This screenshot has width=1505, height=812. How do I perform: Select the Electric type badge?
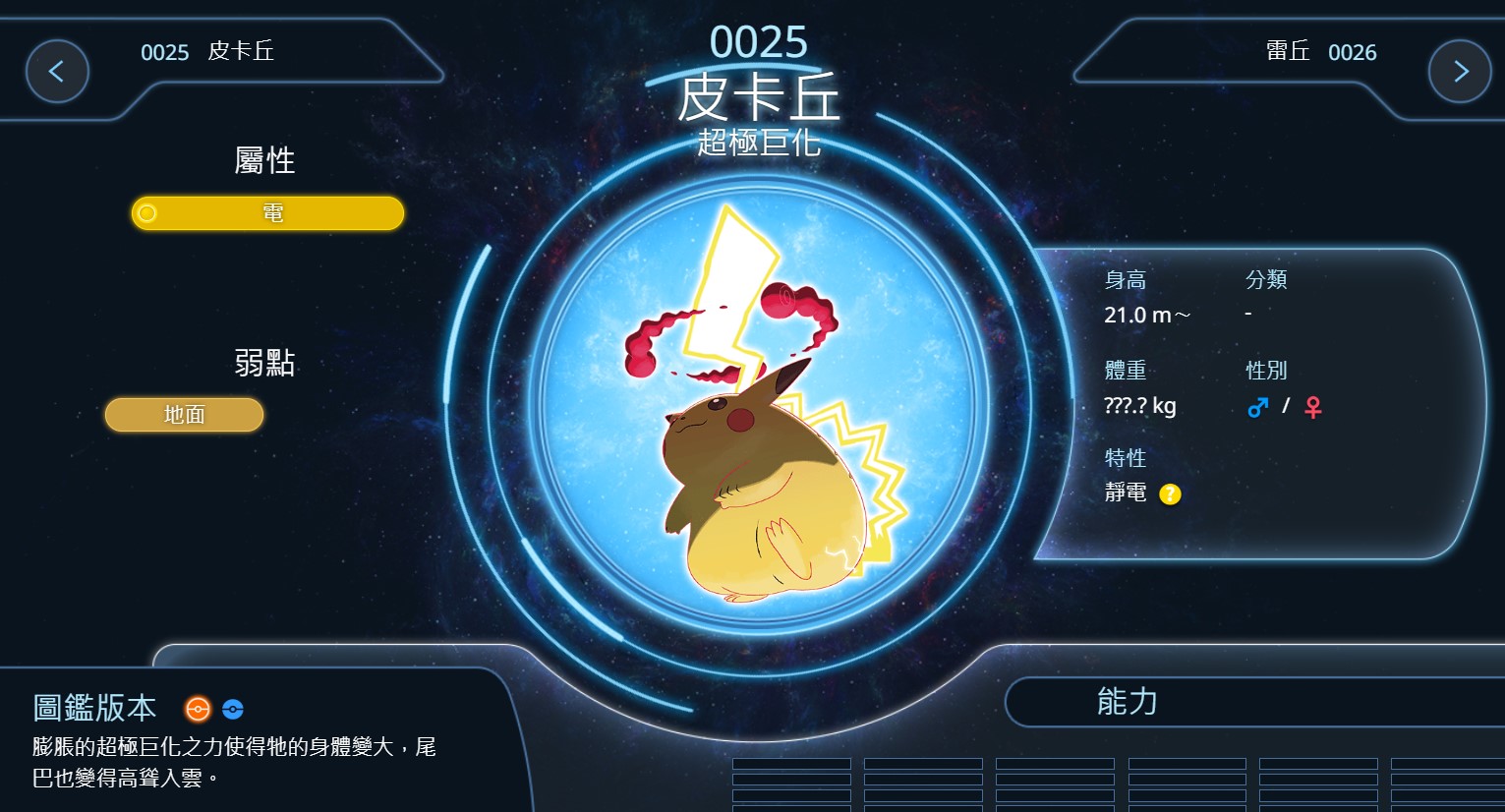click(267, 213)
